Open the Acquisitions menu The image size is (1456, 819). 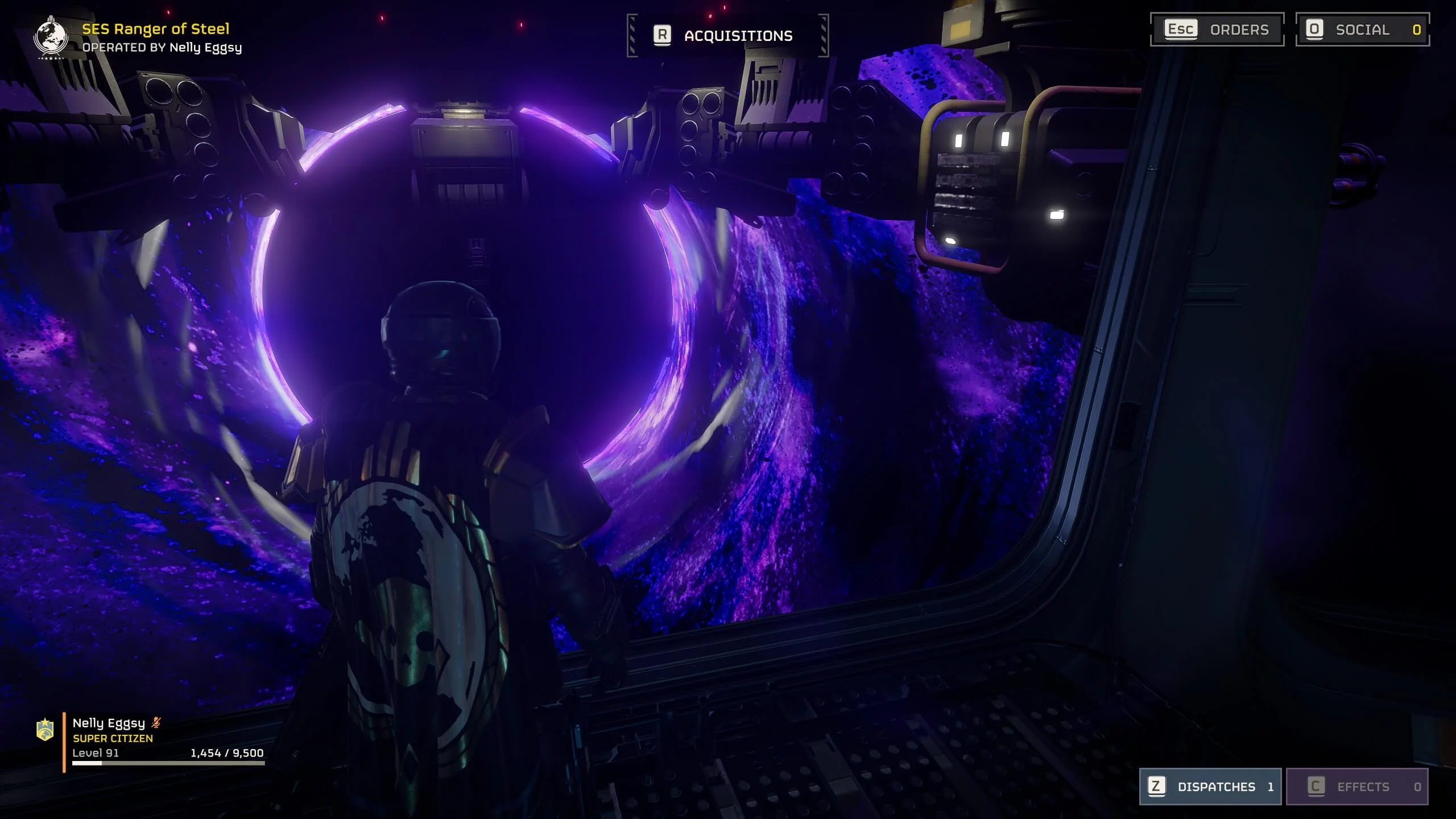(x=727, y=36)
